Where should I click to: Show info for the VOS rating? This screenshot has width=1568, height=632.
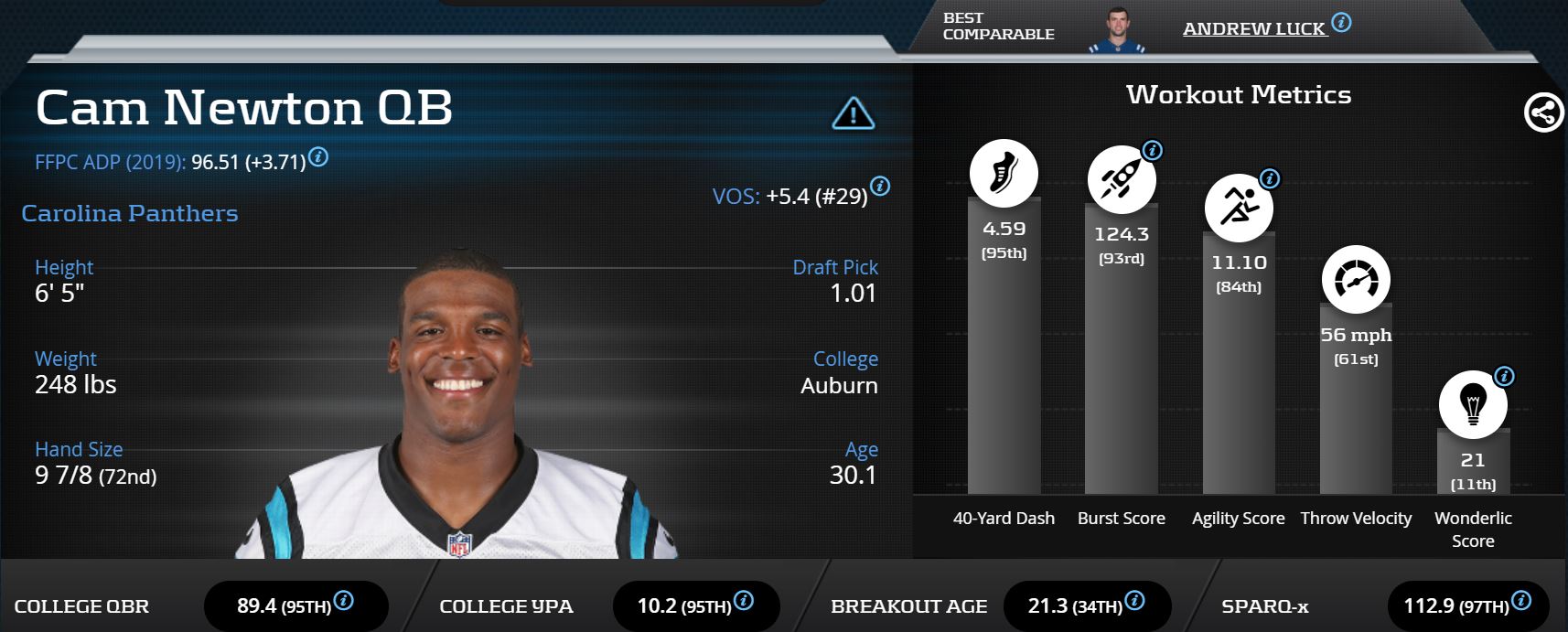coord(880,187)
